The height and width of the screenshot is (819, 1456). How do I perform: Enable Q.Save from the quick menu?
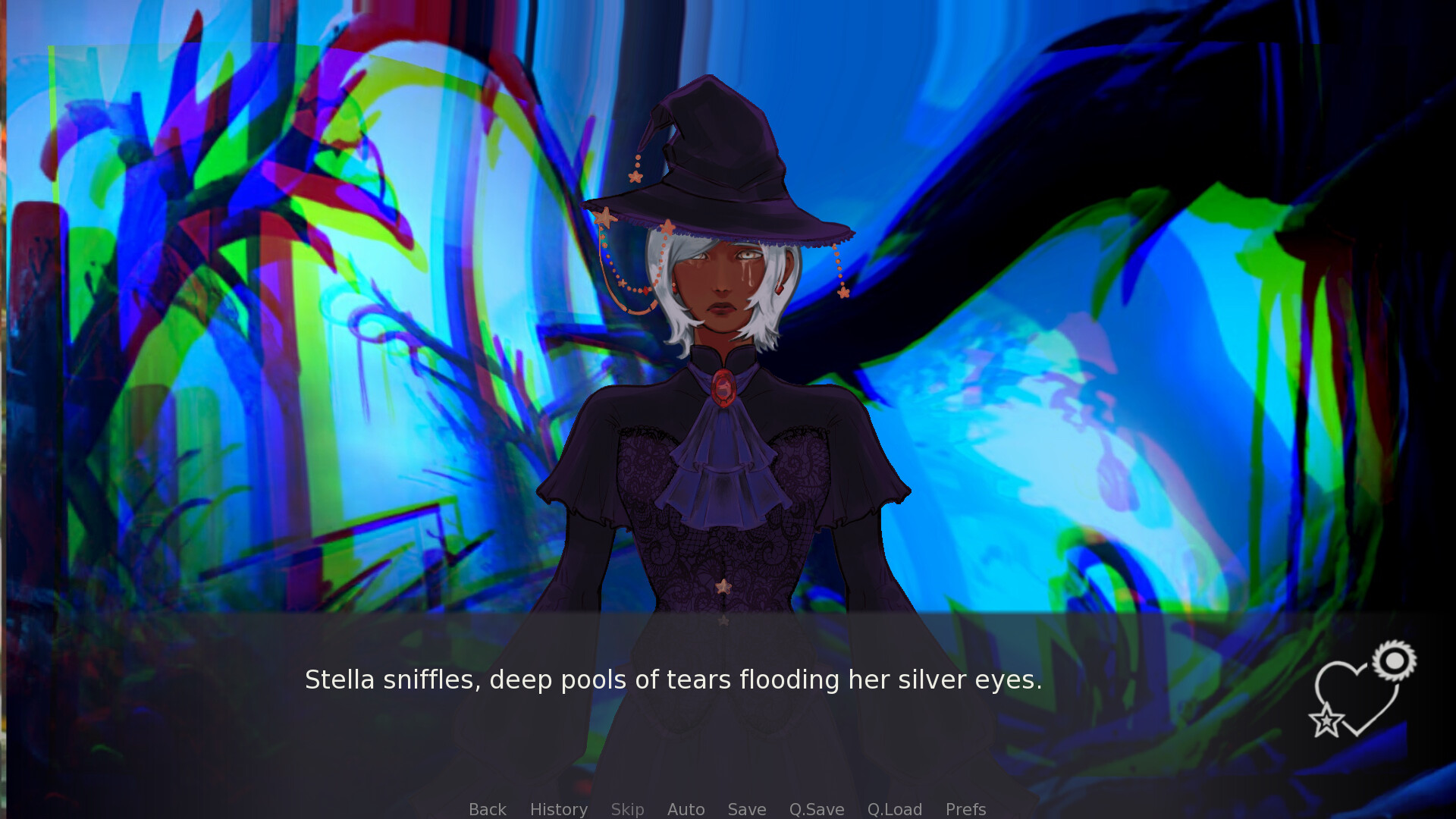pos(816,808)
